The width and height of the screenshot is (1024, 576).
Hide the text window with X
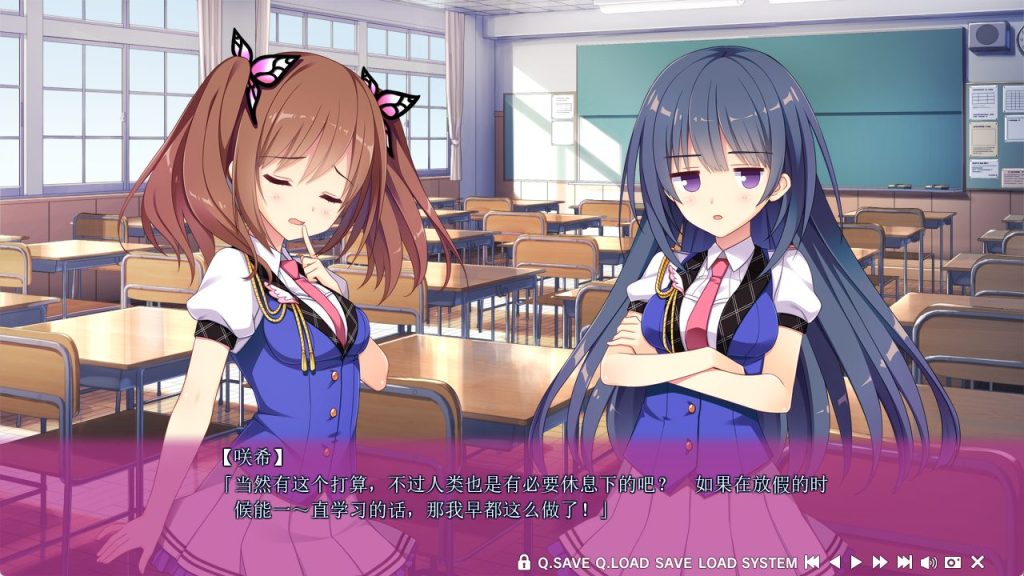(x=978, y=563)
